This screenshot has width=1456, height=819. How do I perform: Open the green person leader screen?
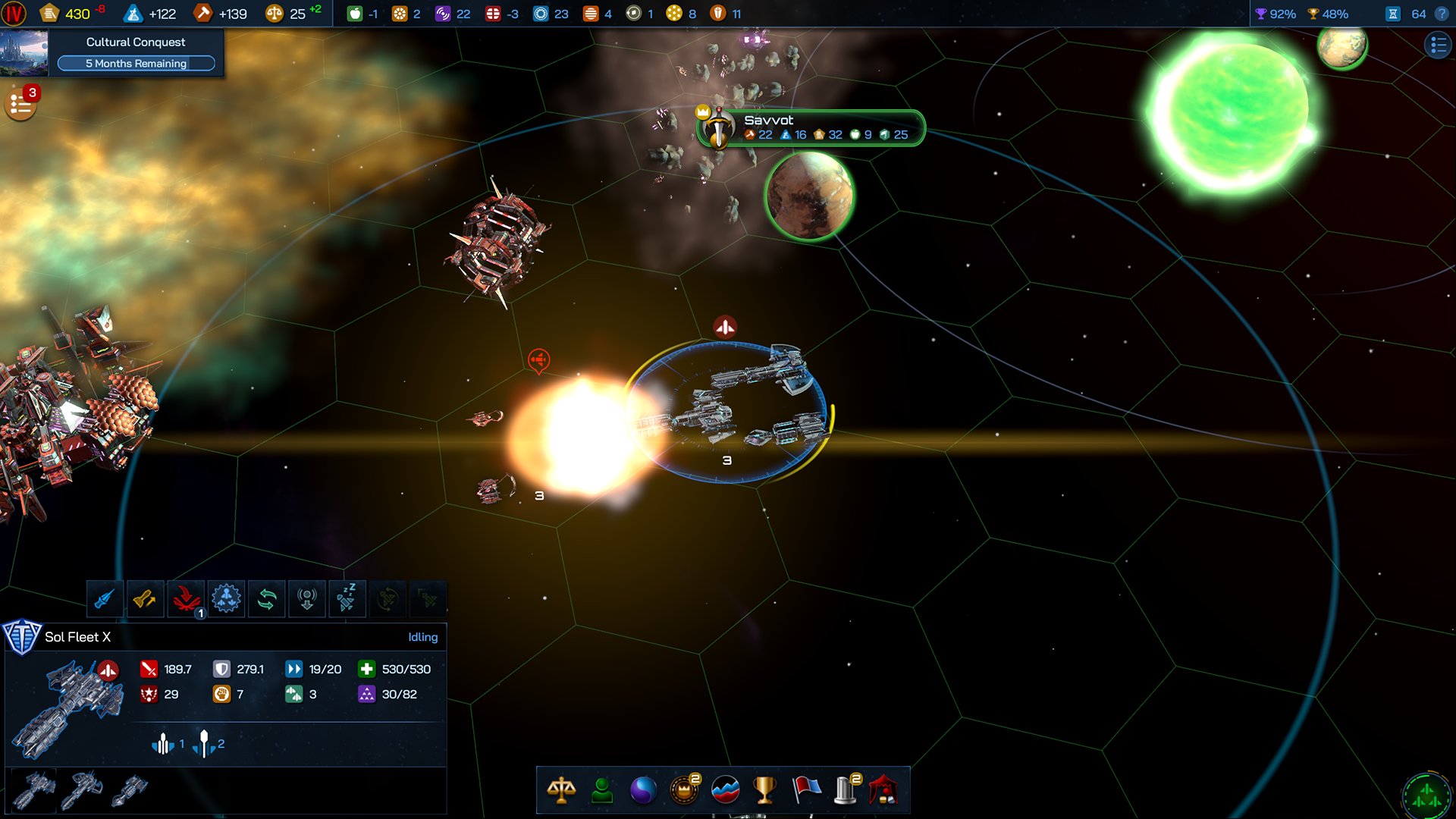click(x=602, y=790)
